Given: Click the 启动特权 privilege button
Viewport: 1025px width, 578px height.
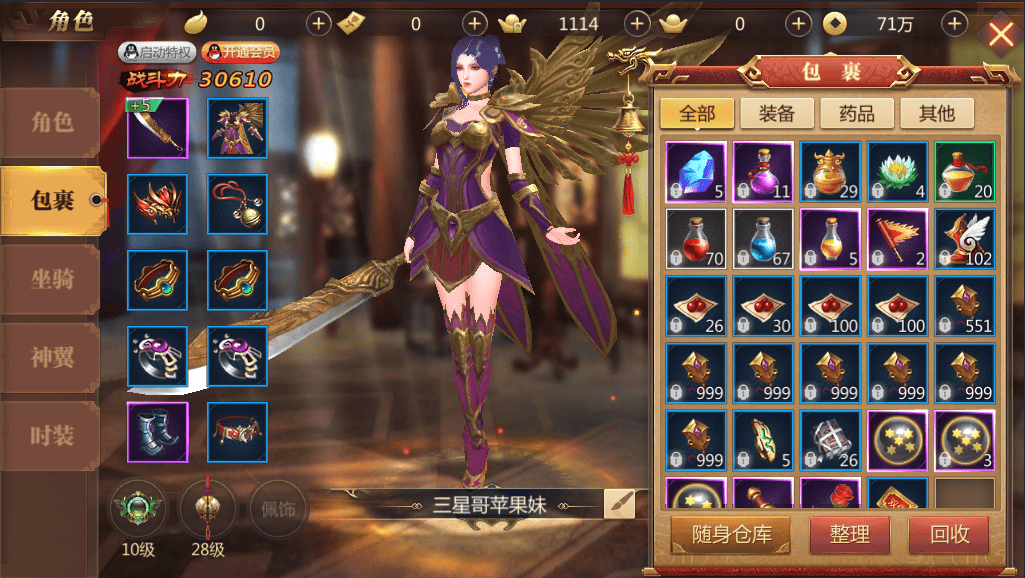Looking at the screenshot, I should [157, 52].
